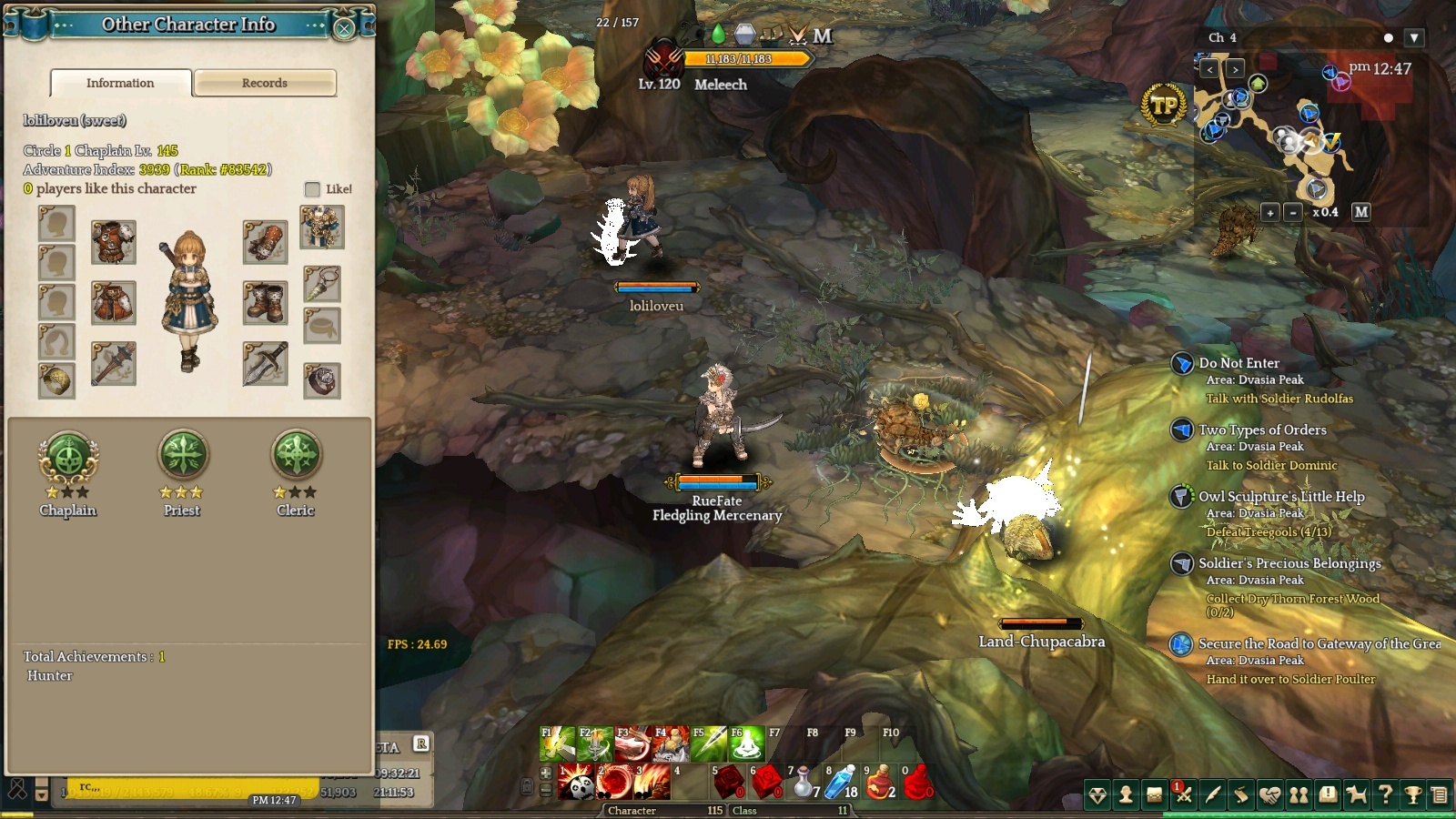1456x819 pixels.
Task: Open the full map with M button
Action: 1360,211
